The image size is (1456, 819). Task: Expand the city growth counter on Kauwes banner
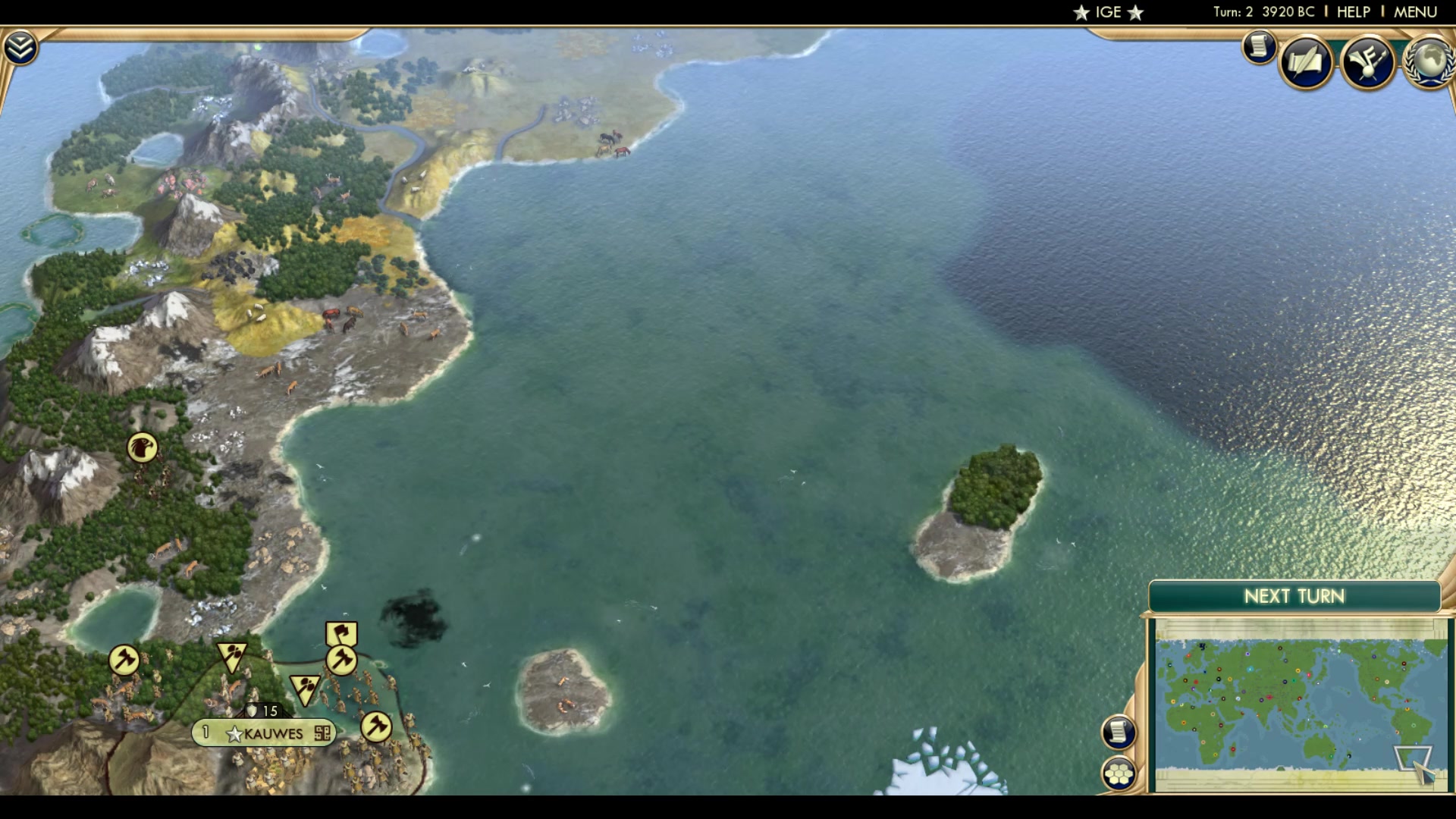206,733
